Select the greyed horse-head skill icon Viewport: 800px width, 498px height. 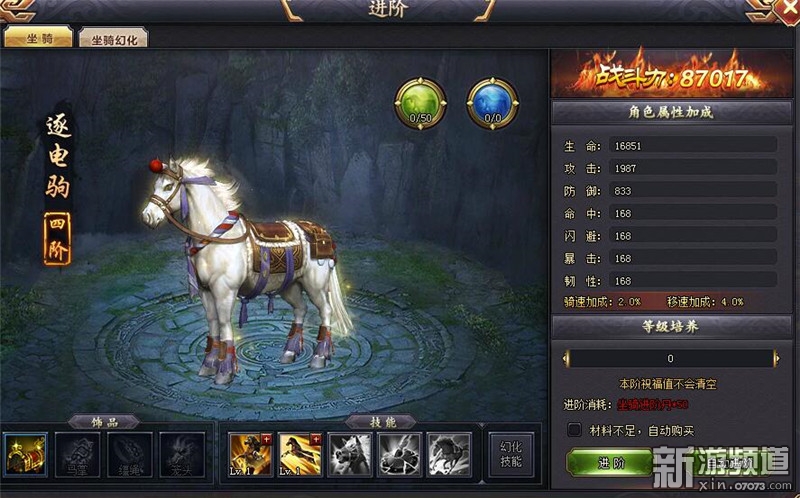(x=350, y=453)
